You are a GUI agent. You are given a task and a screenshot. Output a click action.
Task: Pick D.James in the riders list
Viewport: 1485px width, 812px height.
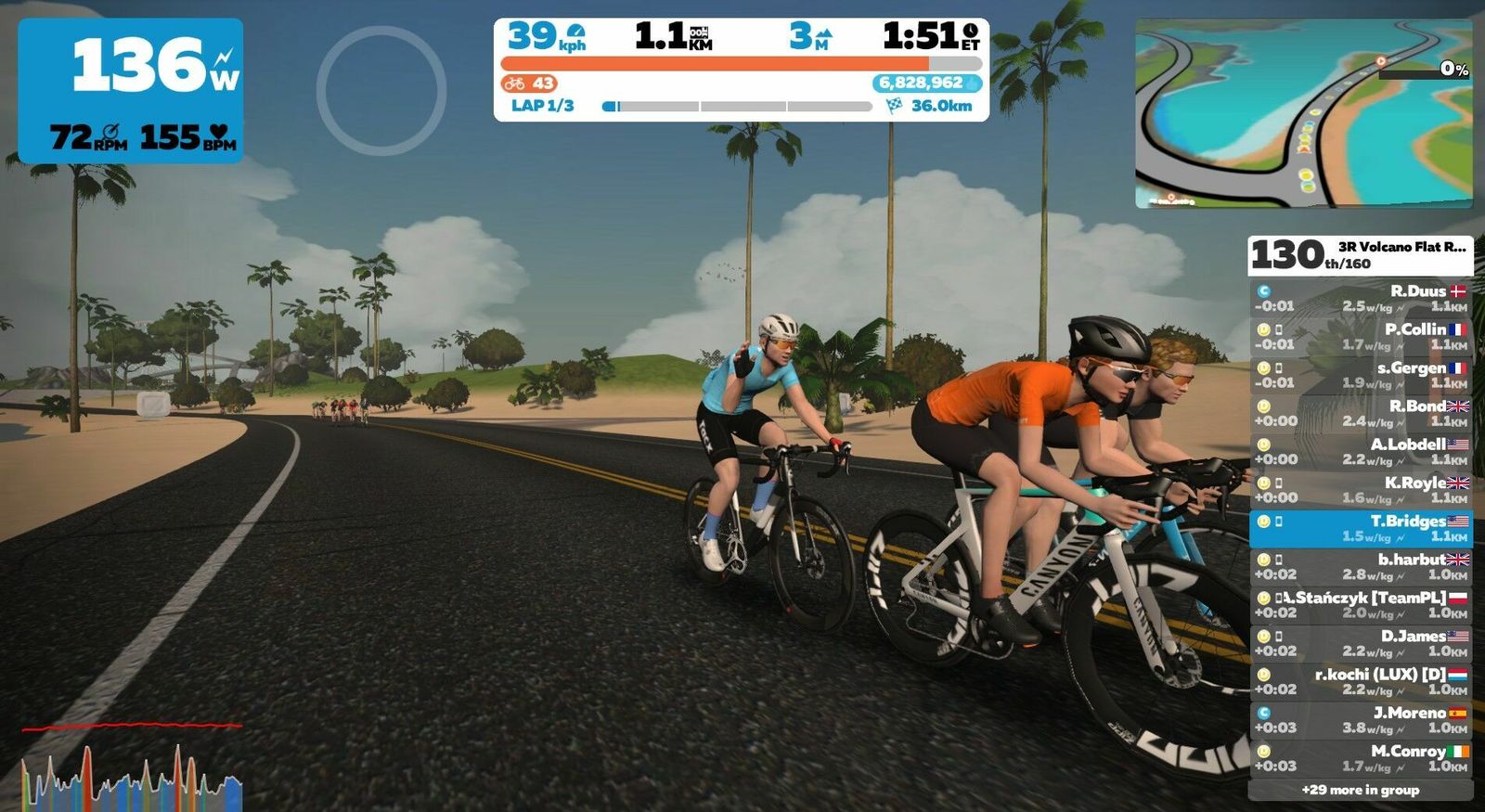click(x=1361, y=643)
